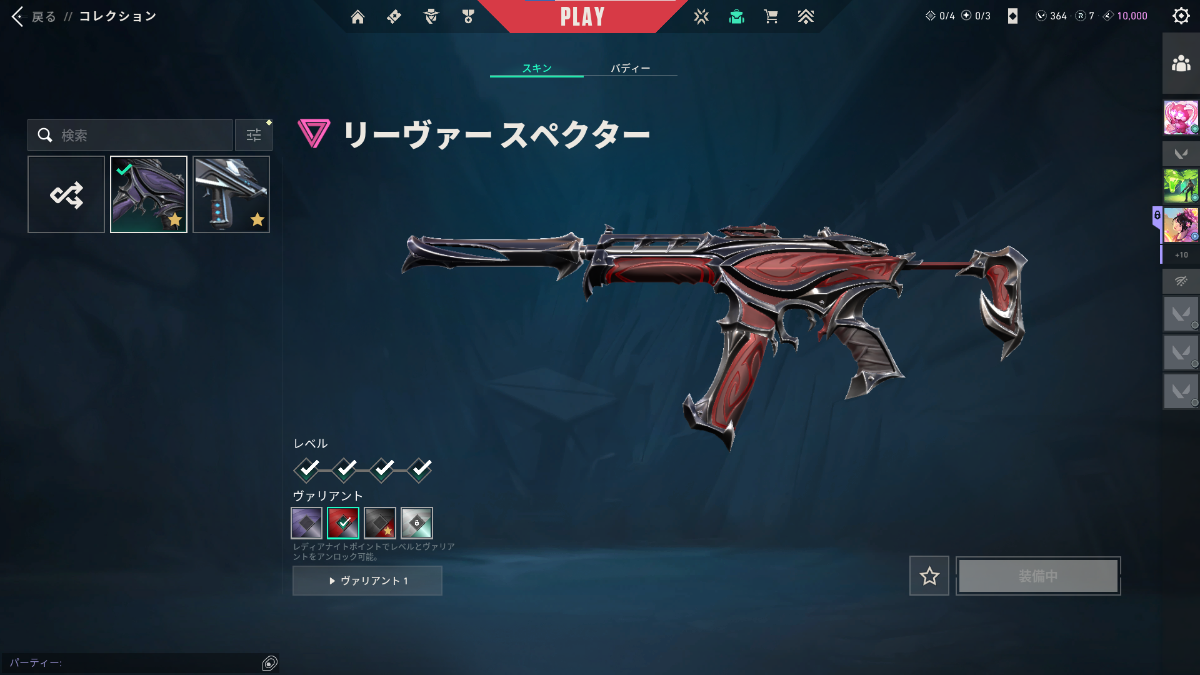
Task: Open the medal career icon
Action: pos(468,17)
